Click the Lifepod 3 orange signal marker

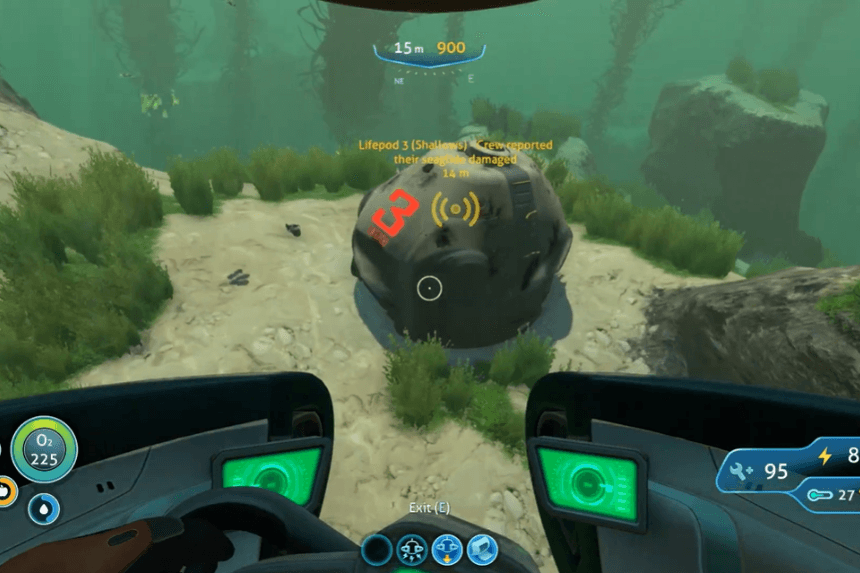coord(455,208)
